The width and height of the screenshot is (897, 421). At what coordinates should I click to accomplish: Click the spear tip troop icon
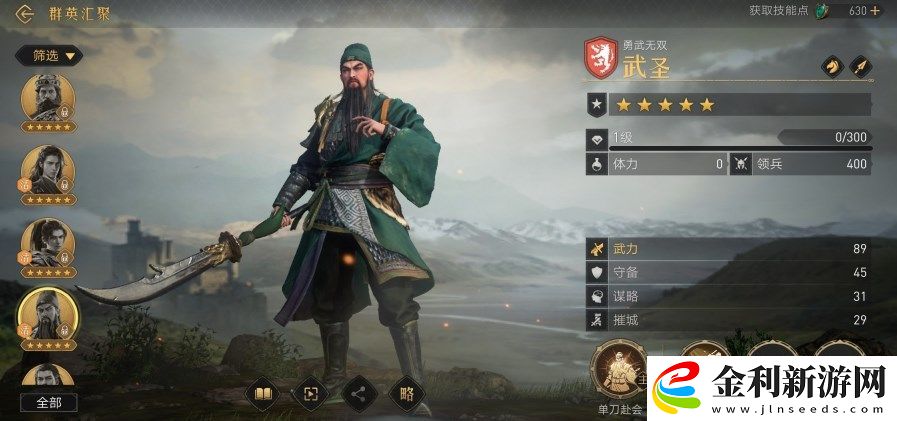pyautogui.click(x=860, y=65)
